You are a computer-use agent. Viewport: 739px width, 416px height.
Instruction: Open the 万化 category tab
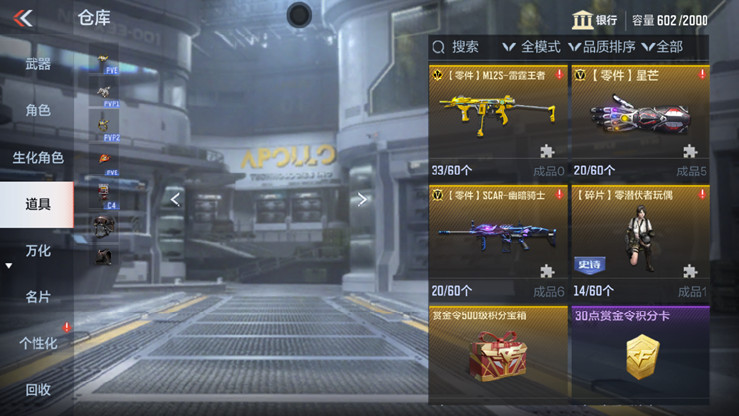(38, 250)
